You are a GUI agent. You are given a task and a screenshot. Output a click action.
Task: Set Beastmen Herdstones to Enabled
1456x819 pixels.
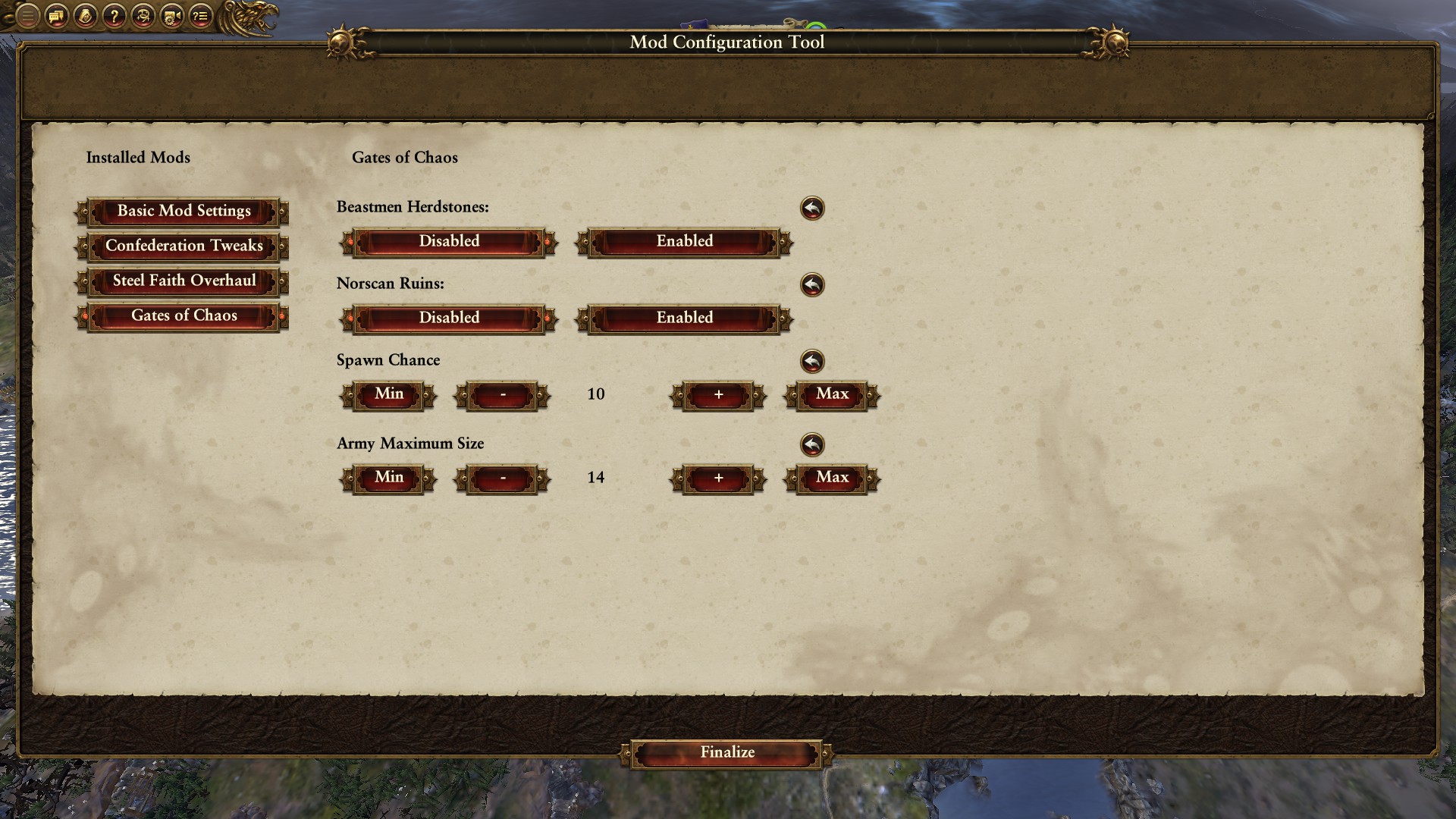(684, 242)
